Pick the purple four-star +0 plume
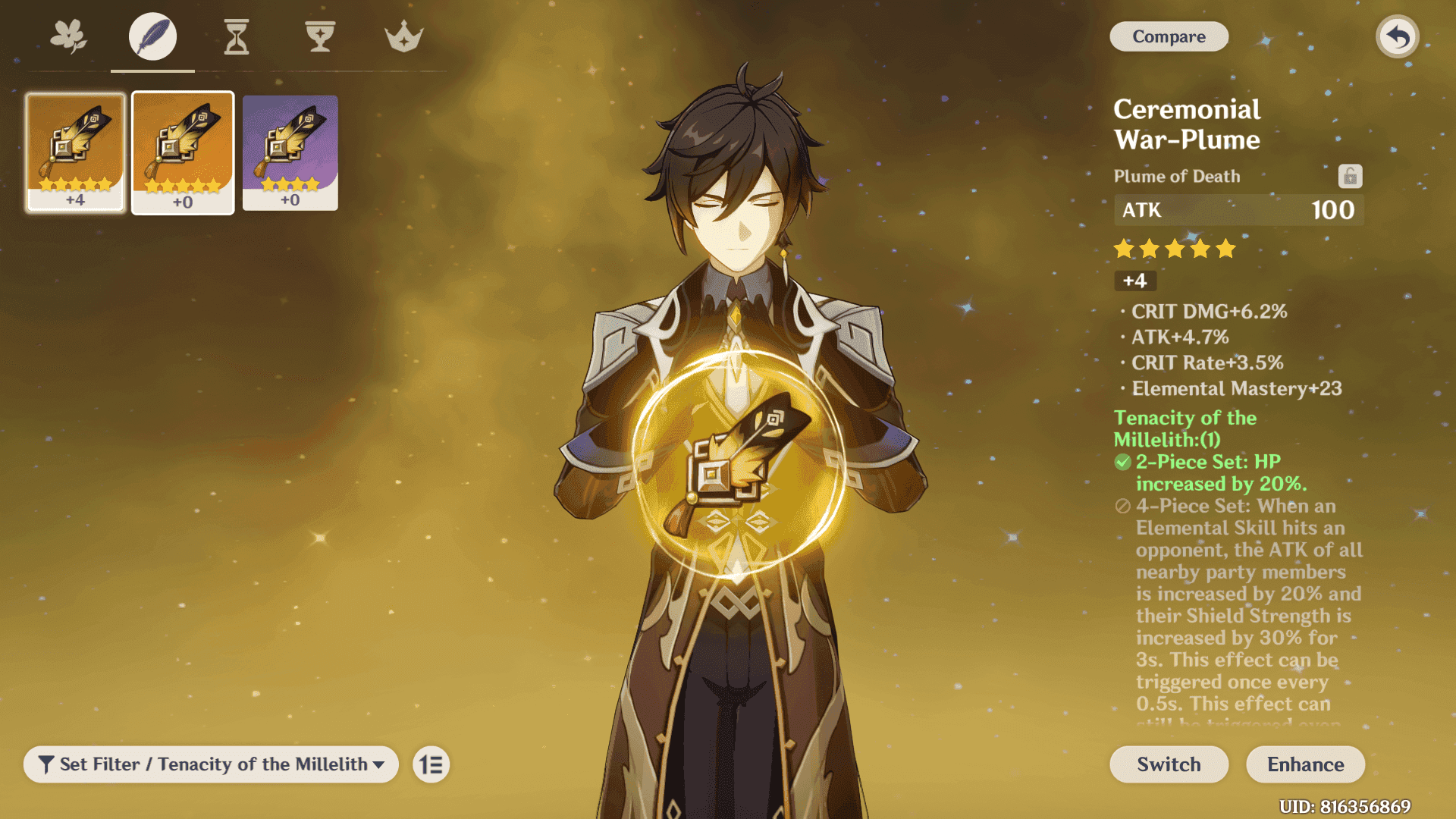 point(290,152)
